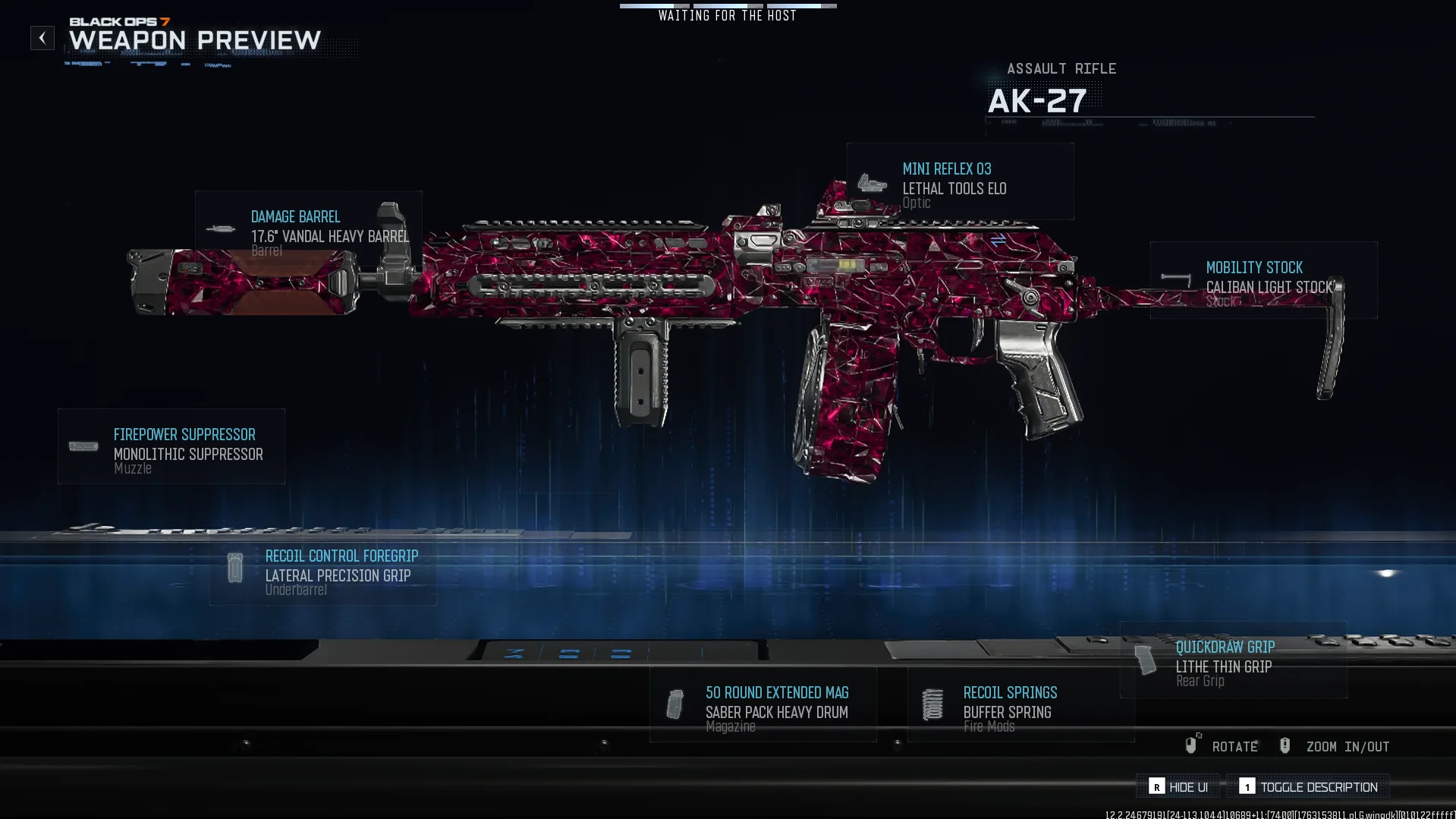The height and width of the screenshot is (819, 1456).
Task: Select the Recoil Springs attachment card
Action: [x=1020, y=706]
